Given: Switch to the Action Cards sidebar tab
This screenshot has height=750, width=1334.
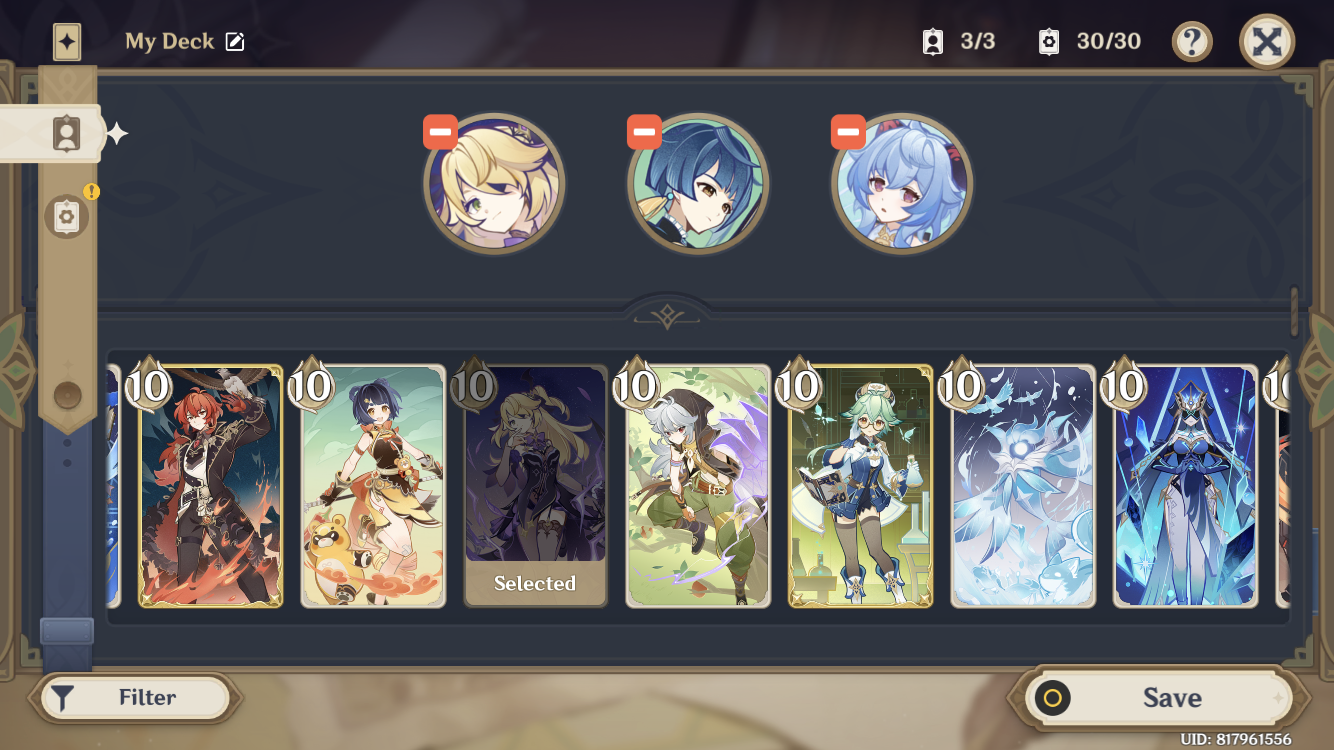Looking at the screenshot, I should (66, 216).
